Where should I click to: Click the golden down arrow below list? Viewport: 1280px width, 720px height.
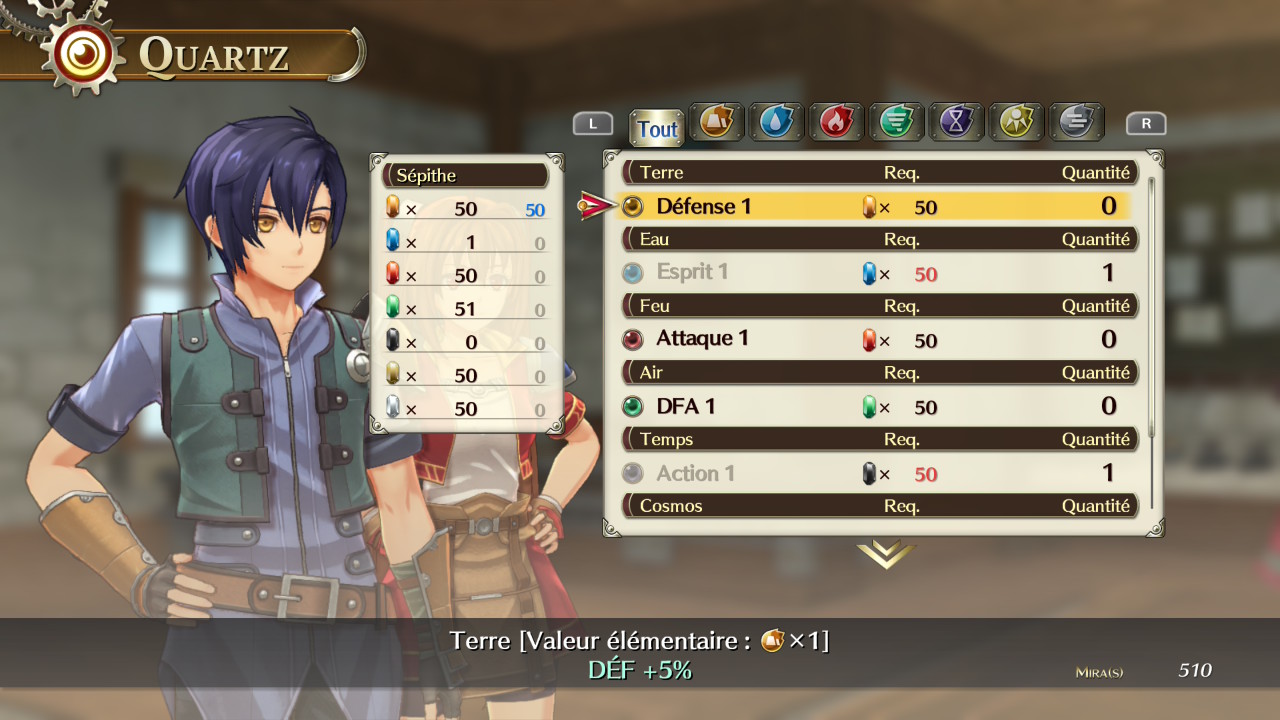tap(885, 554)
